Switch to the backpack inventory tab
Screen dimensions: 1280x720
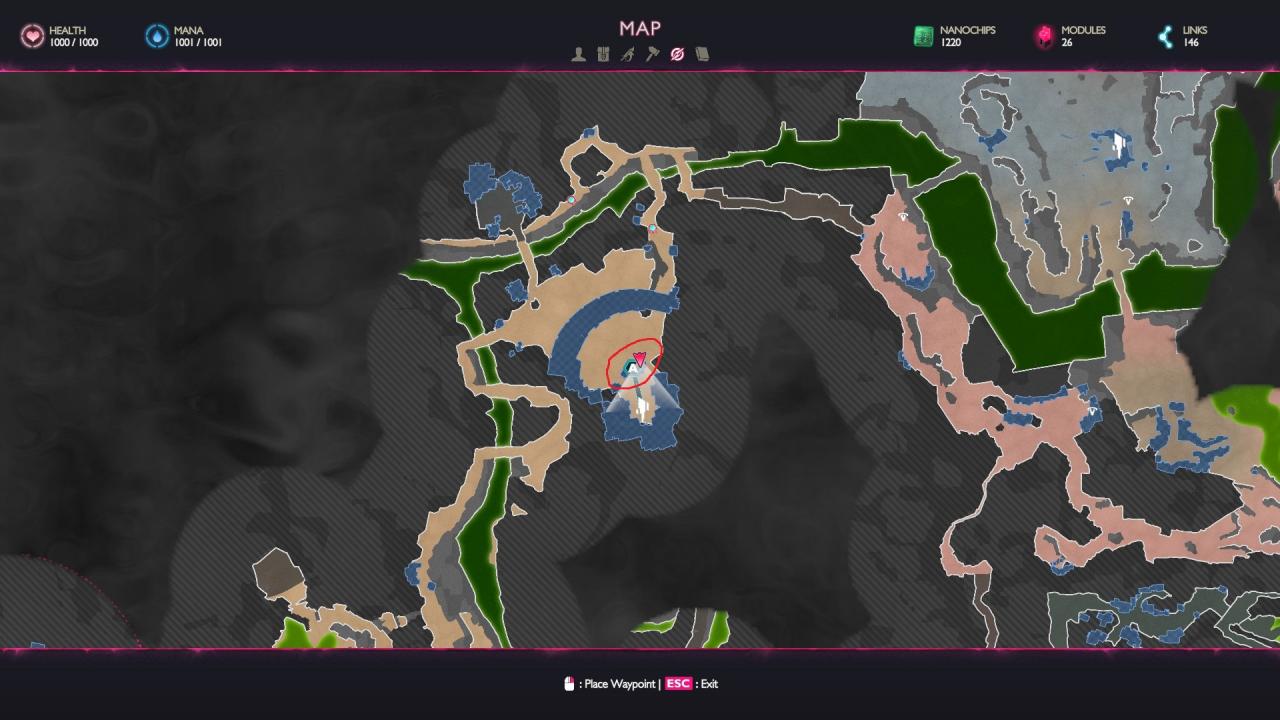(603, 54)
